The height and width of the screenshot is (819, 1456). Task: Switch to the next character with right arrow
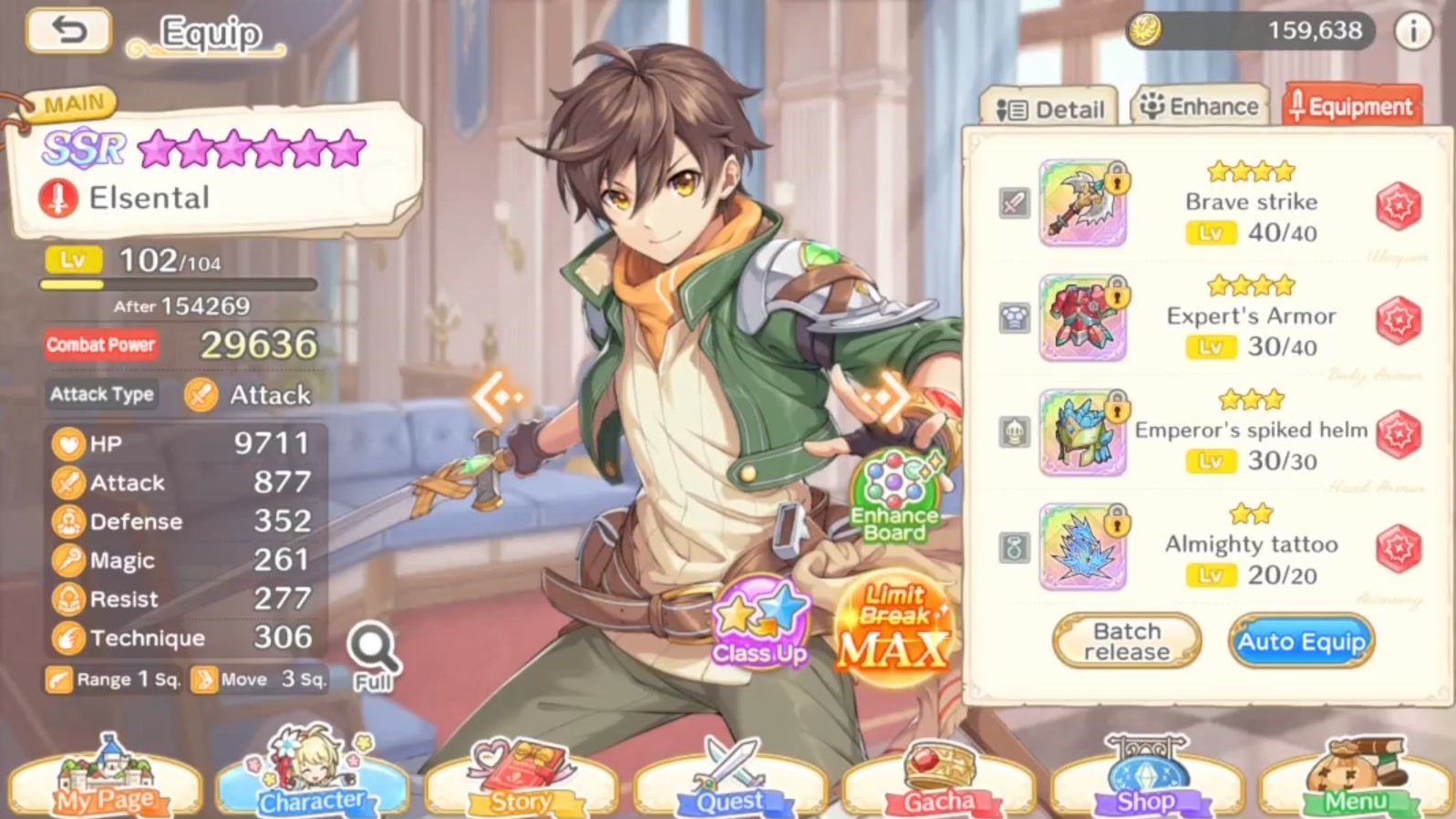883,398
